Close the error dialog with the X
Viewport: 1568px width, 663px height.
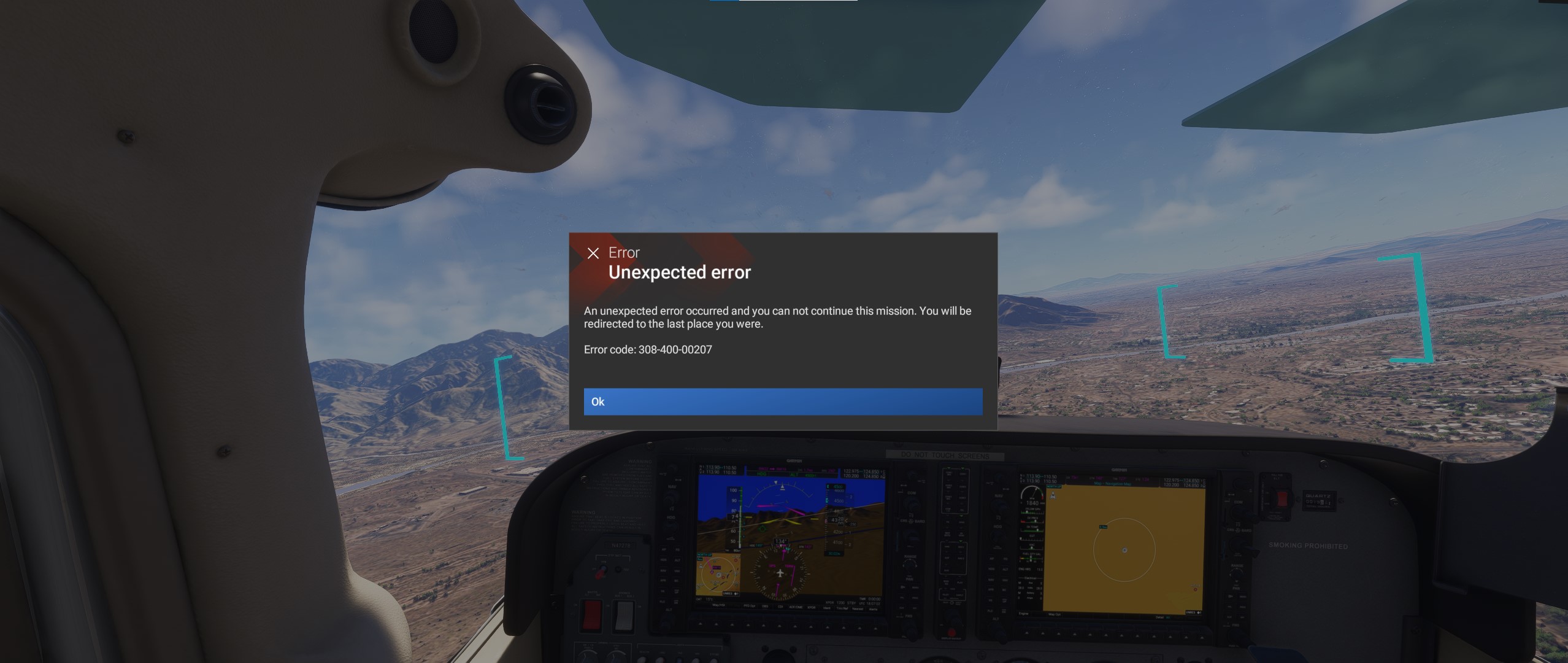593,252
